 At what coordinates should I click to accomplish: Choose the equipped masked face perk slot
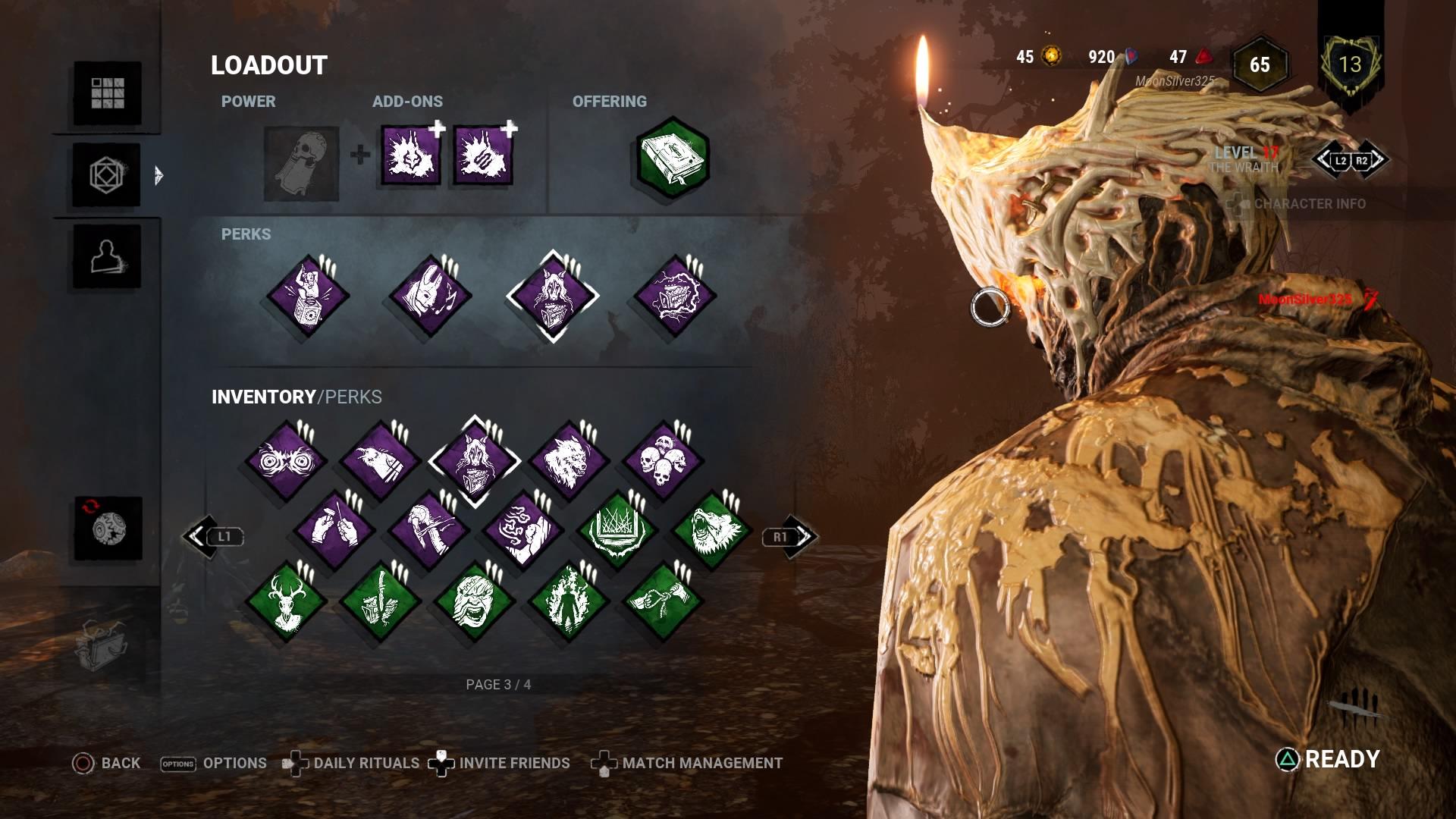(x=430, y=297)
